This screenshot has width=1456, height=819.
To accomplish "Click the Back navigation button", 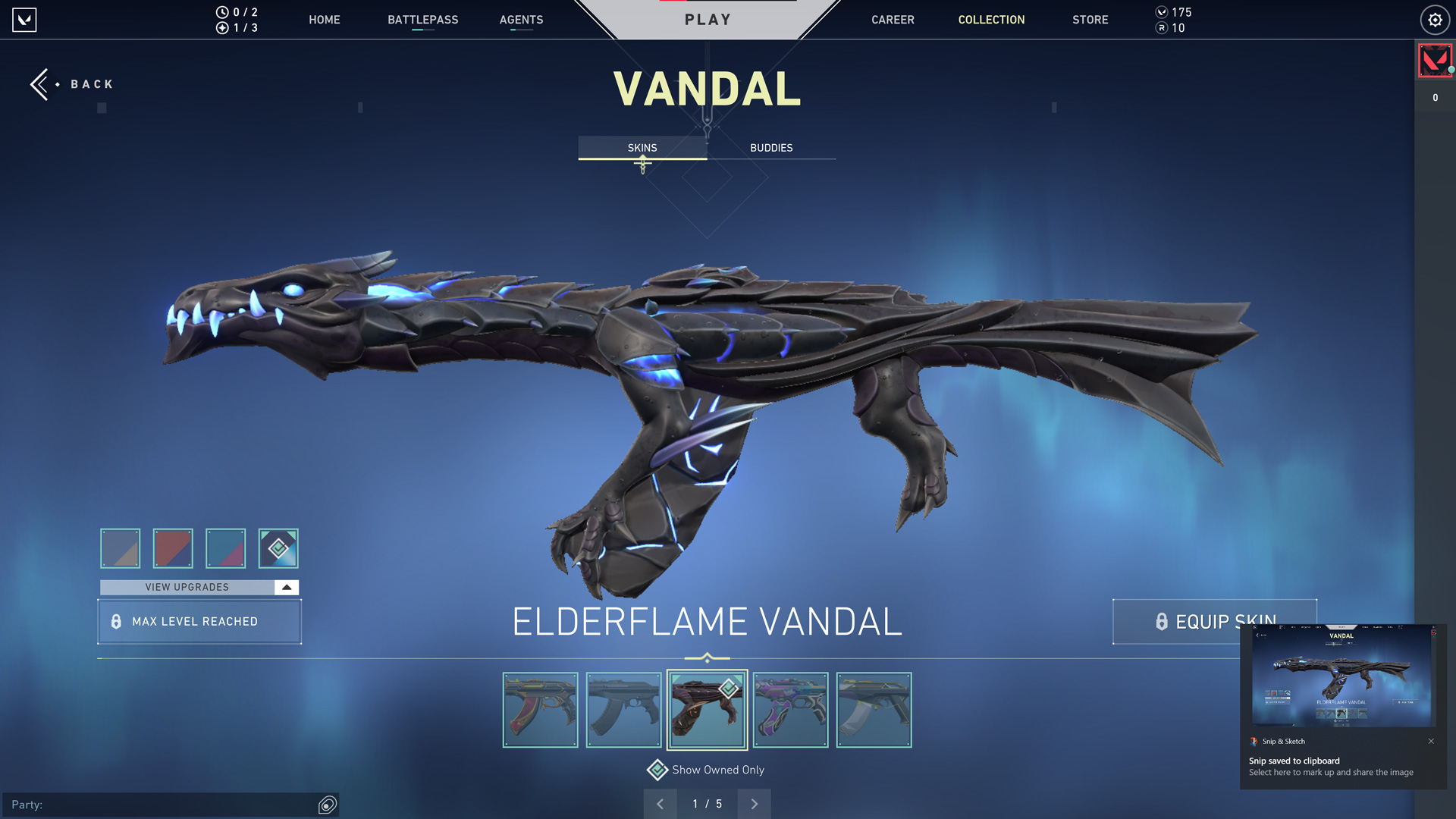I will tap(72, 84).
